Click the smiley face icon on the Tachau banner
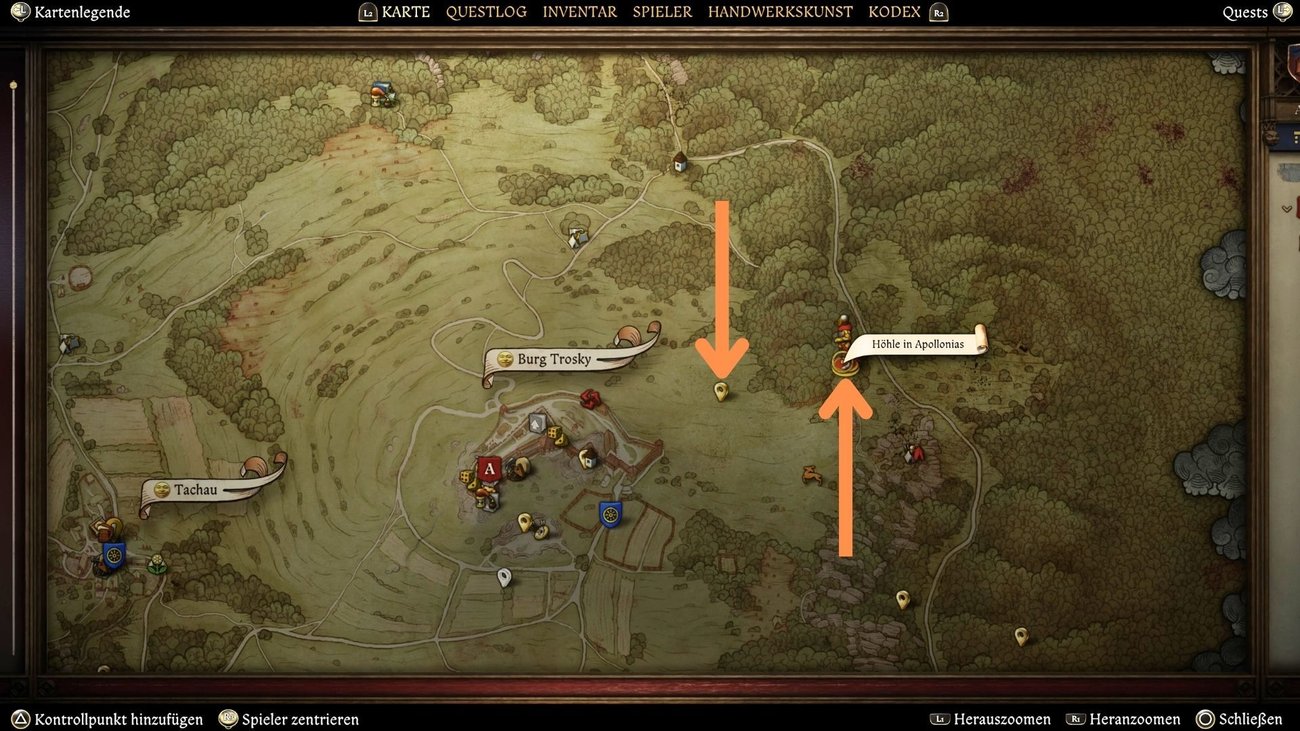 pos(162,489)
